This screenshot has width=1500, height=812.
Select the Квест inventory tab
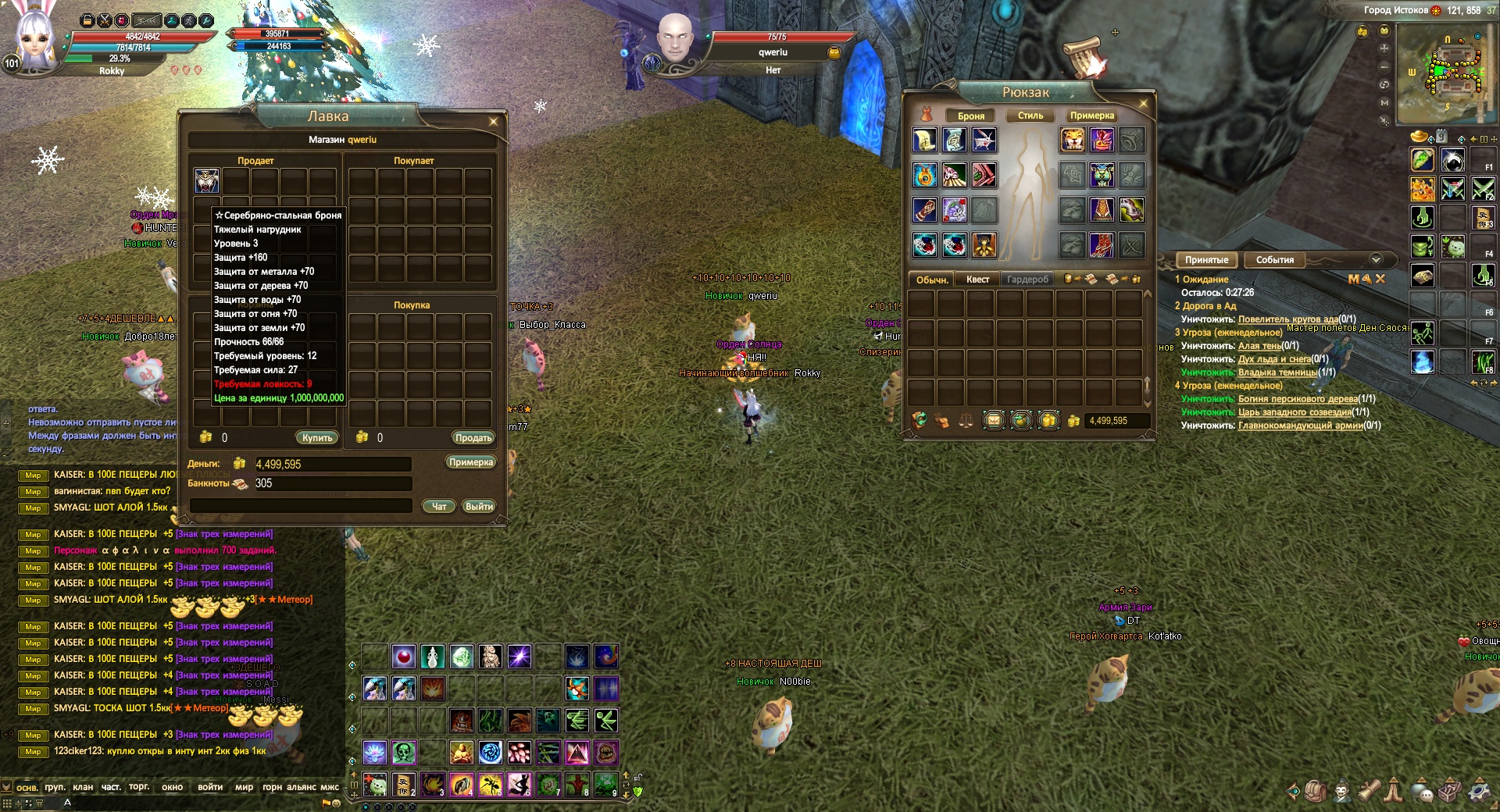point(977,280)
